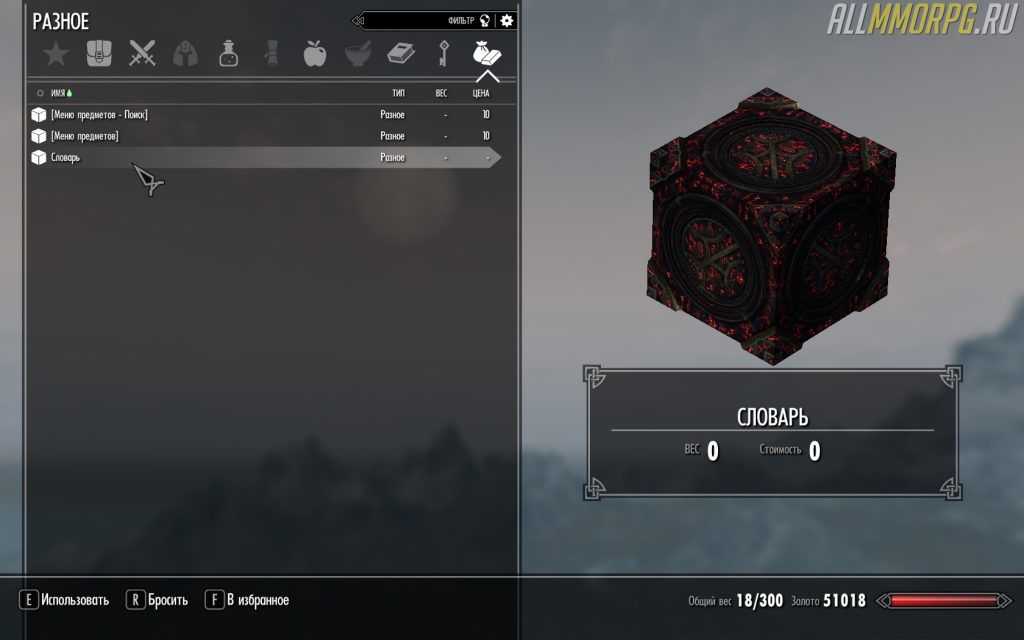Screen dimensions: 1024x640
Task: Switch to the Favorites star category
Action: 56,54
